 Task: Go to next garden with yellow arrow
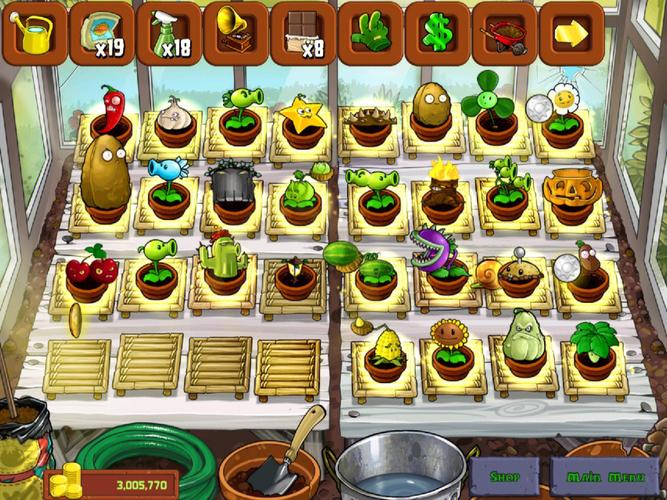click(x=571, y=33)
